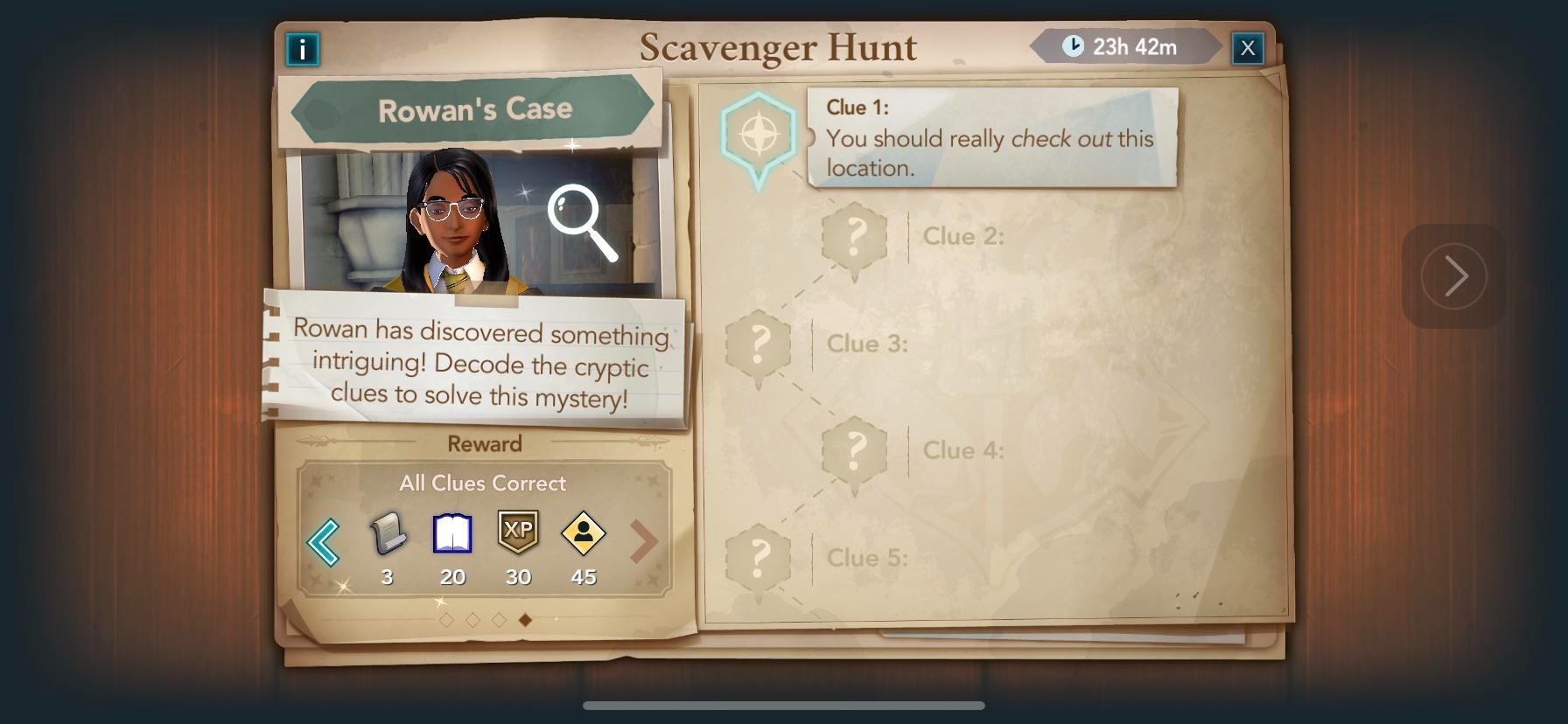Select the yellow diamond friendship reward icon
Viewport: 1568px width, 724px height.
584,533
